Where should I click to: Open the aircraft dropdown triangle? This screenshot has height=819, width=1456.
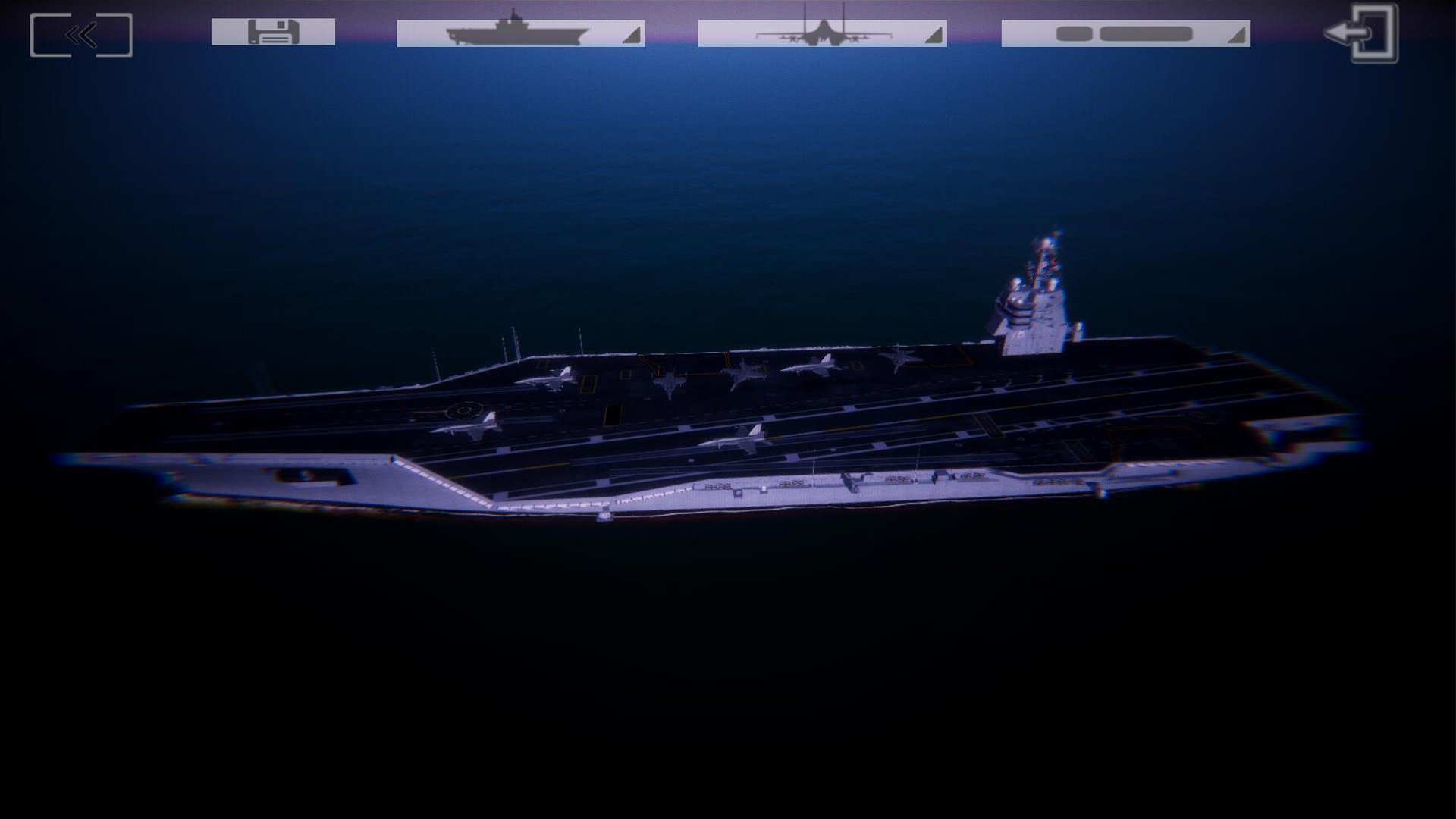pyautogui.click(x=934, y=36)
